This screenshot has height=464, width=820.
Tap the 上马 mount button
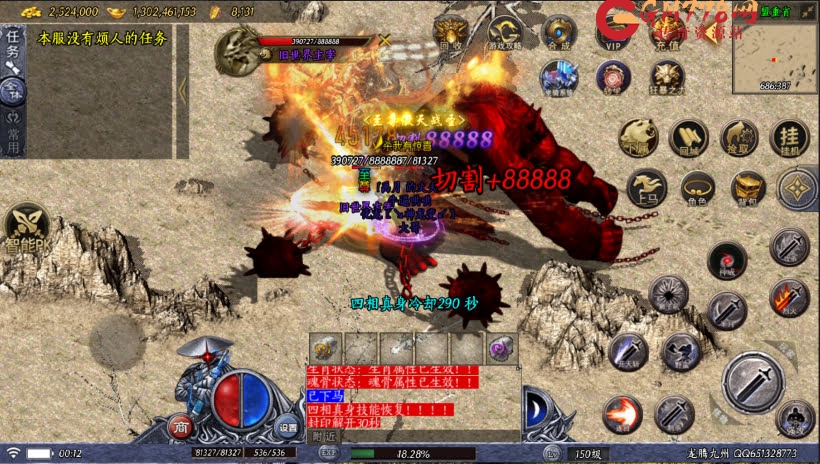tap(646, 188)
